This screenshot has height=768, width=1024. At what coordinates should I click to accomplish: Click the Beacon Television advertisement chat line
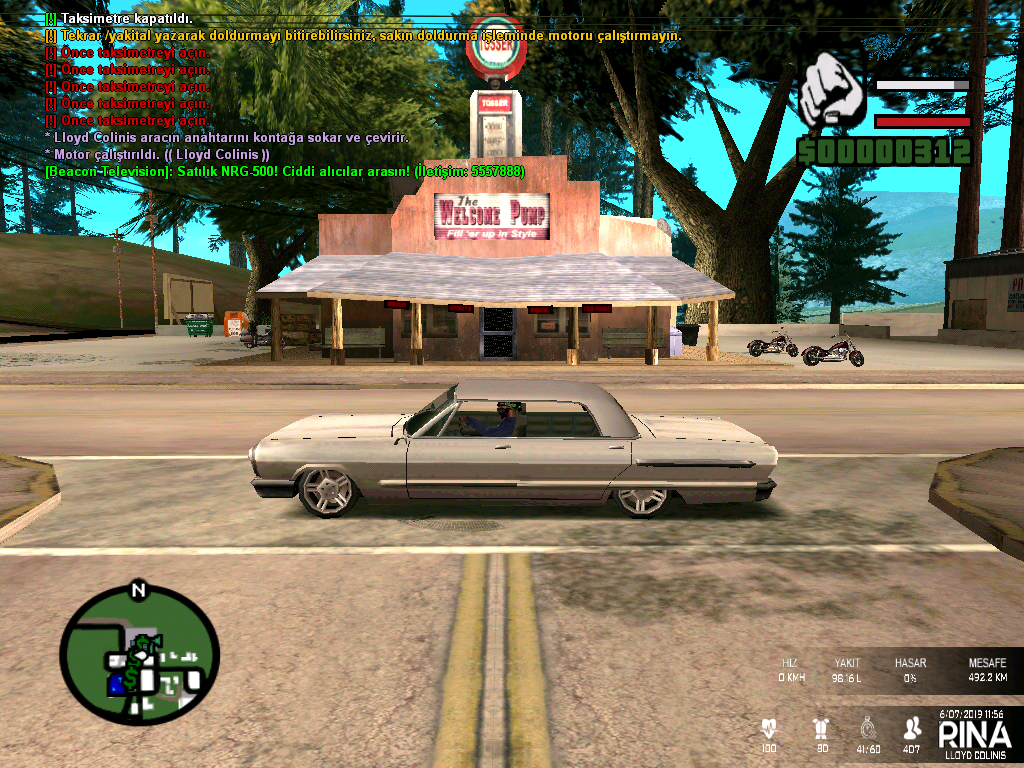[x=284, y=171]
